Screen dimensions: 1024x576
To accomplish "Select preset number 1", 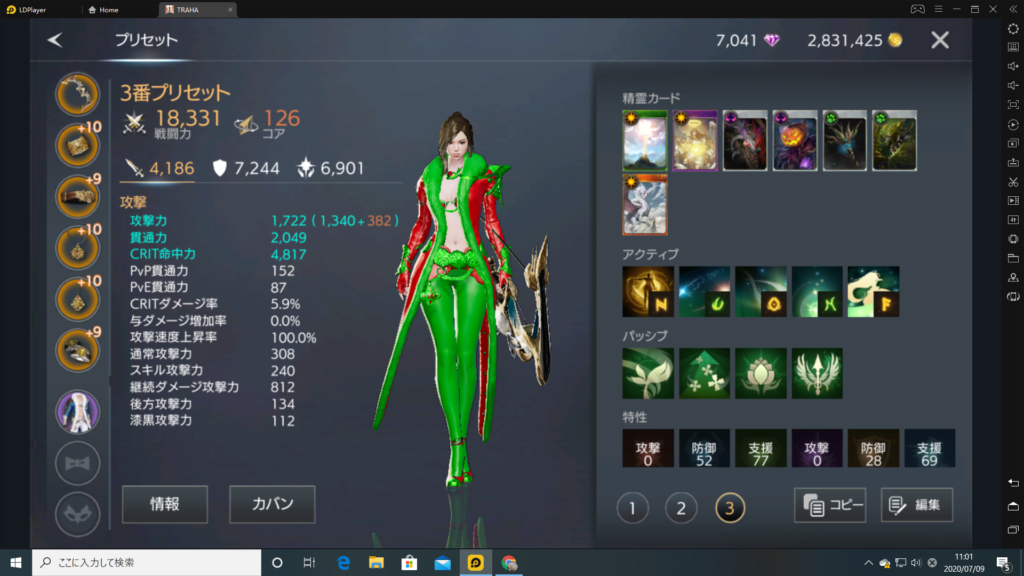I will pos(632,508).
